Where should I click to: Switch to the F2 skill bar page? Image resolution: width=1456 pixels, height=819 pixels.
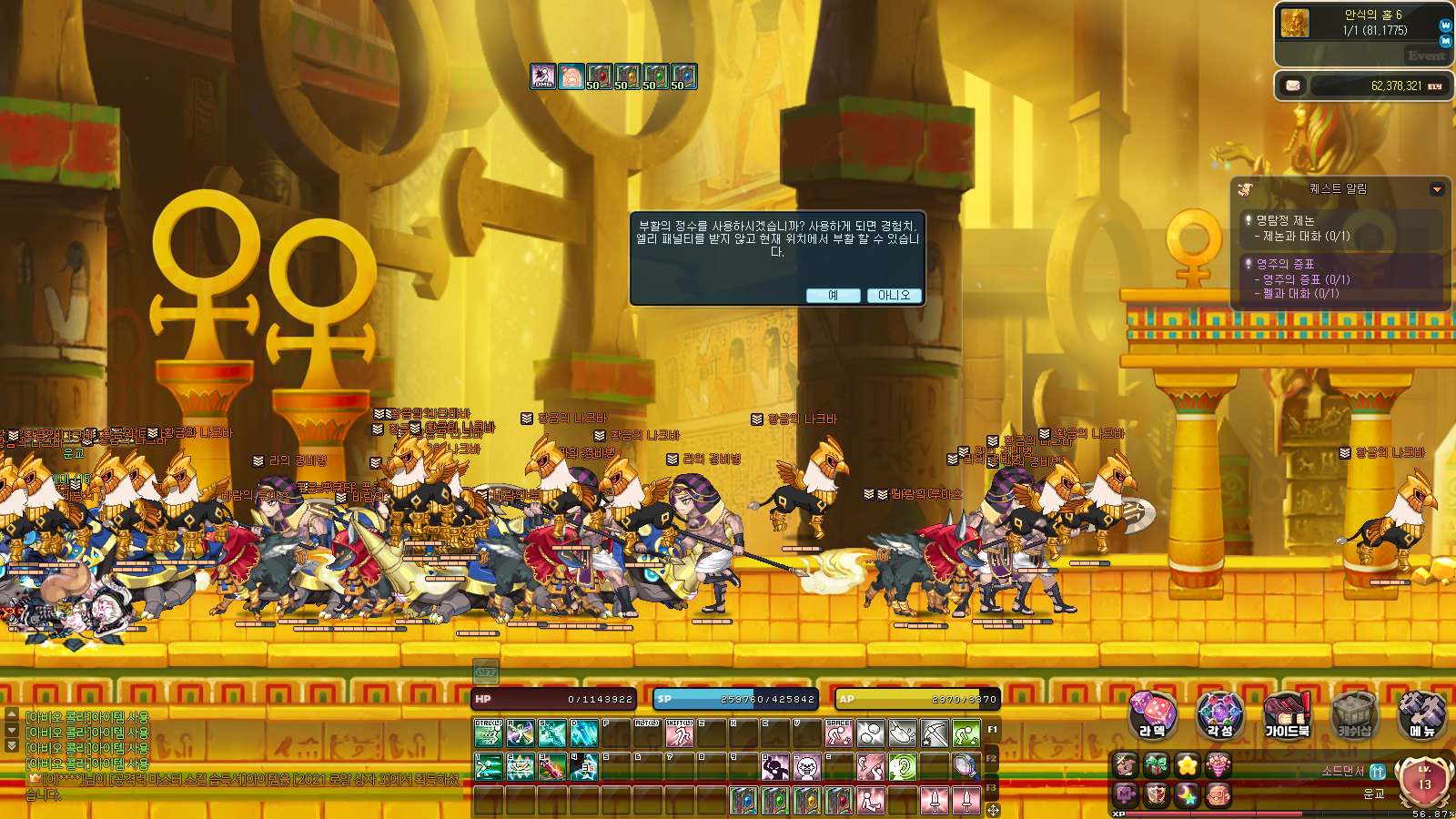(x=992, y=758)
